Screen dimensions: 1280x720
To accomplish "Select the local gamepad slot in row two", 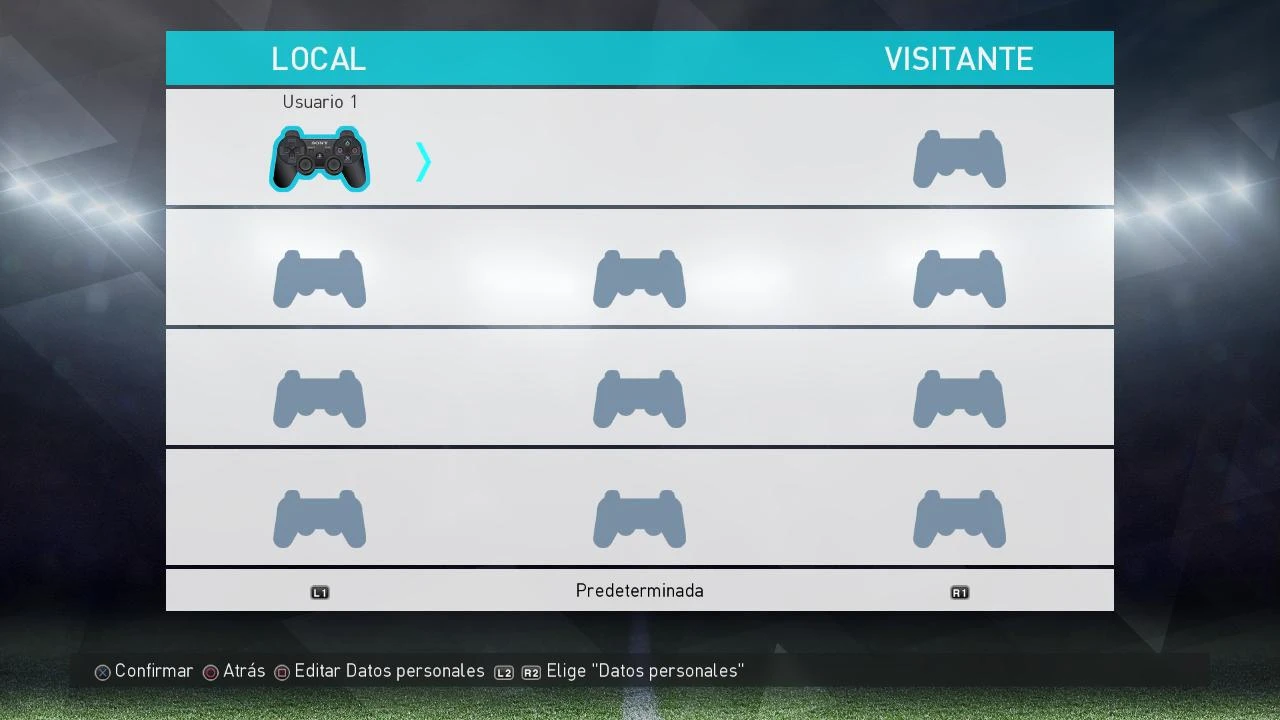I will [319, 278].
